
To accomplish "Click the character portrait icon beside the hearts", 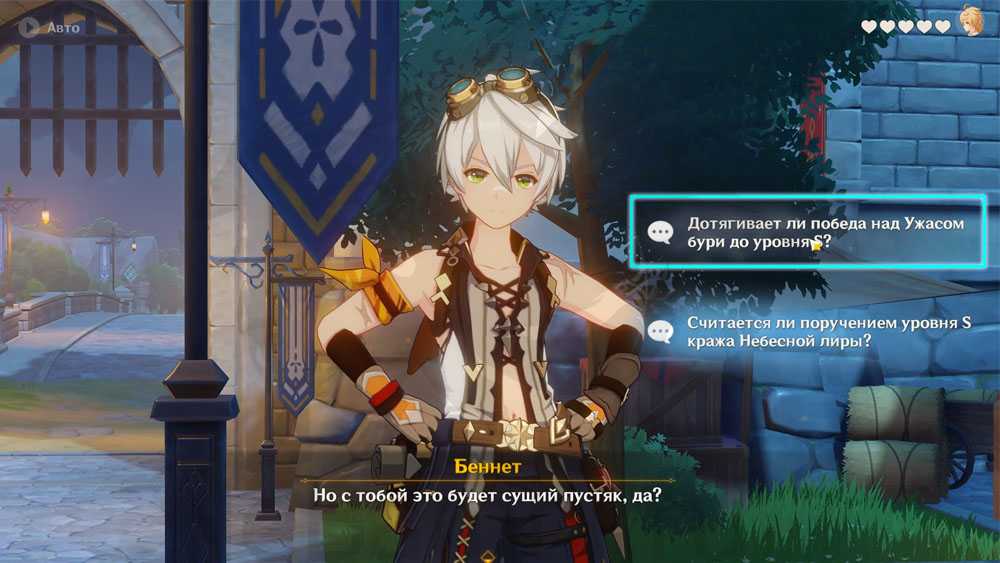I will click(x=971, y=22).
